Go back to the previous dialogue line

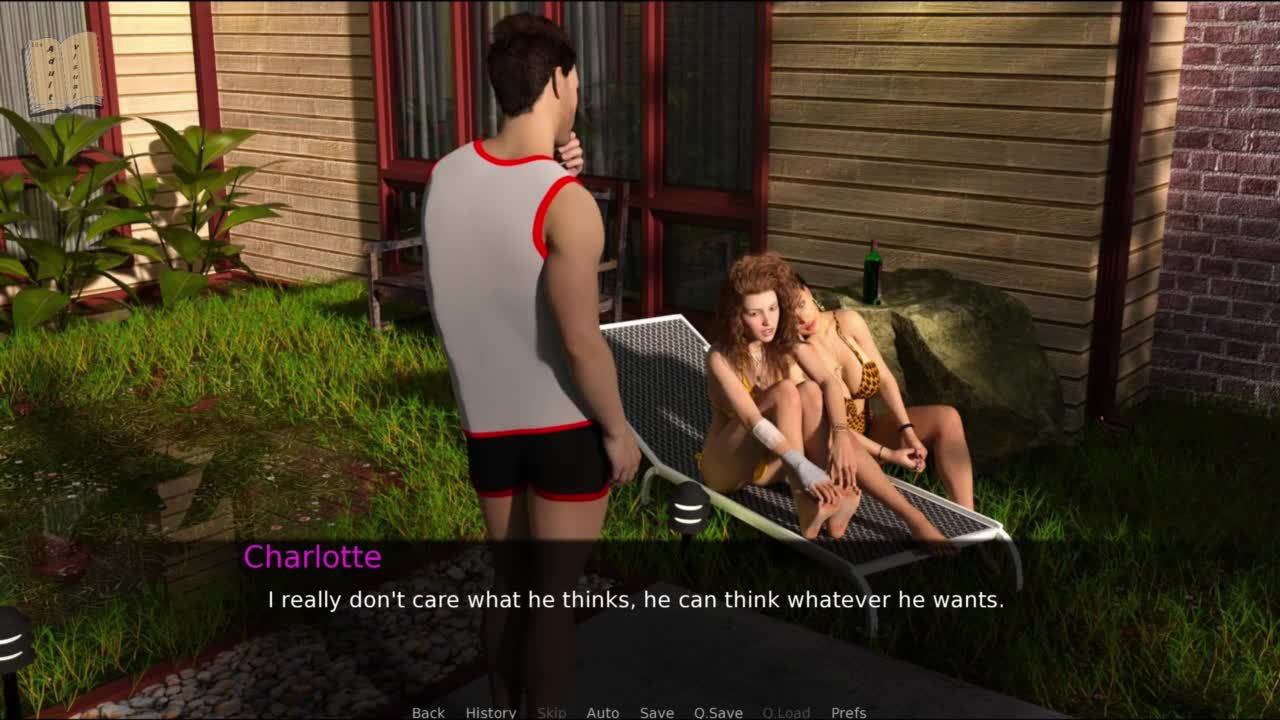428,712
